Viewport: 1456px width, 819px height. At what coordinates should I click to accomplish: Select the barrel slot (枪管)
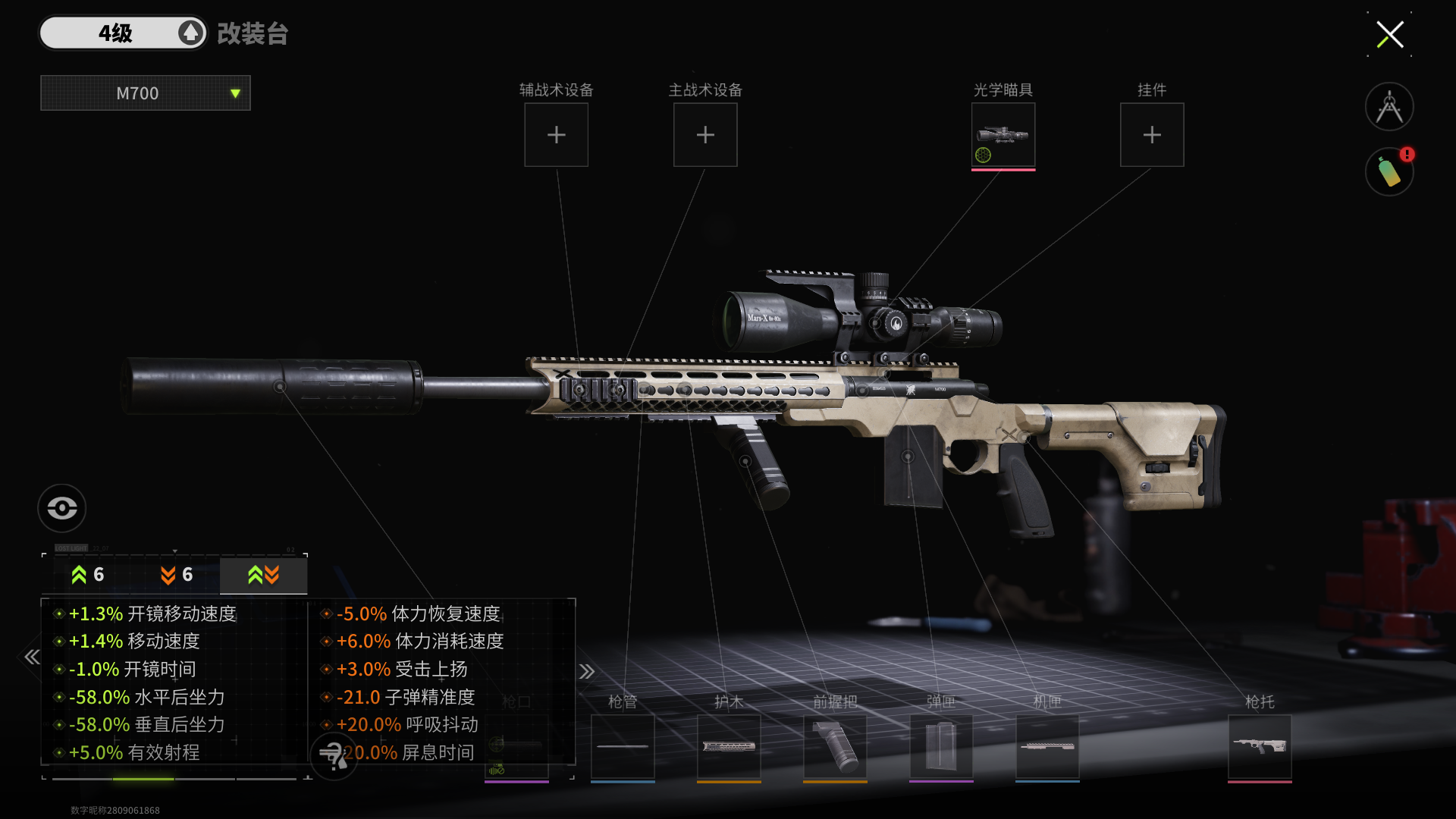coord(623,746)
